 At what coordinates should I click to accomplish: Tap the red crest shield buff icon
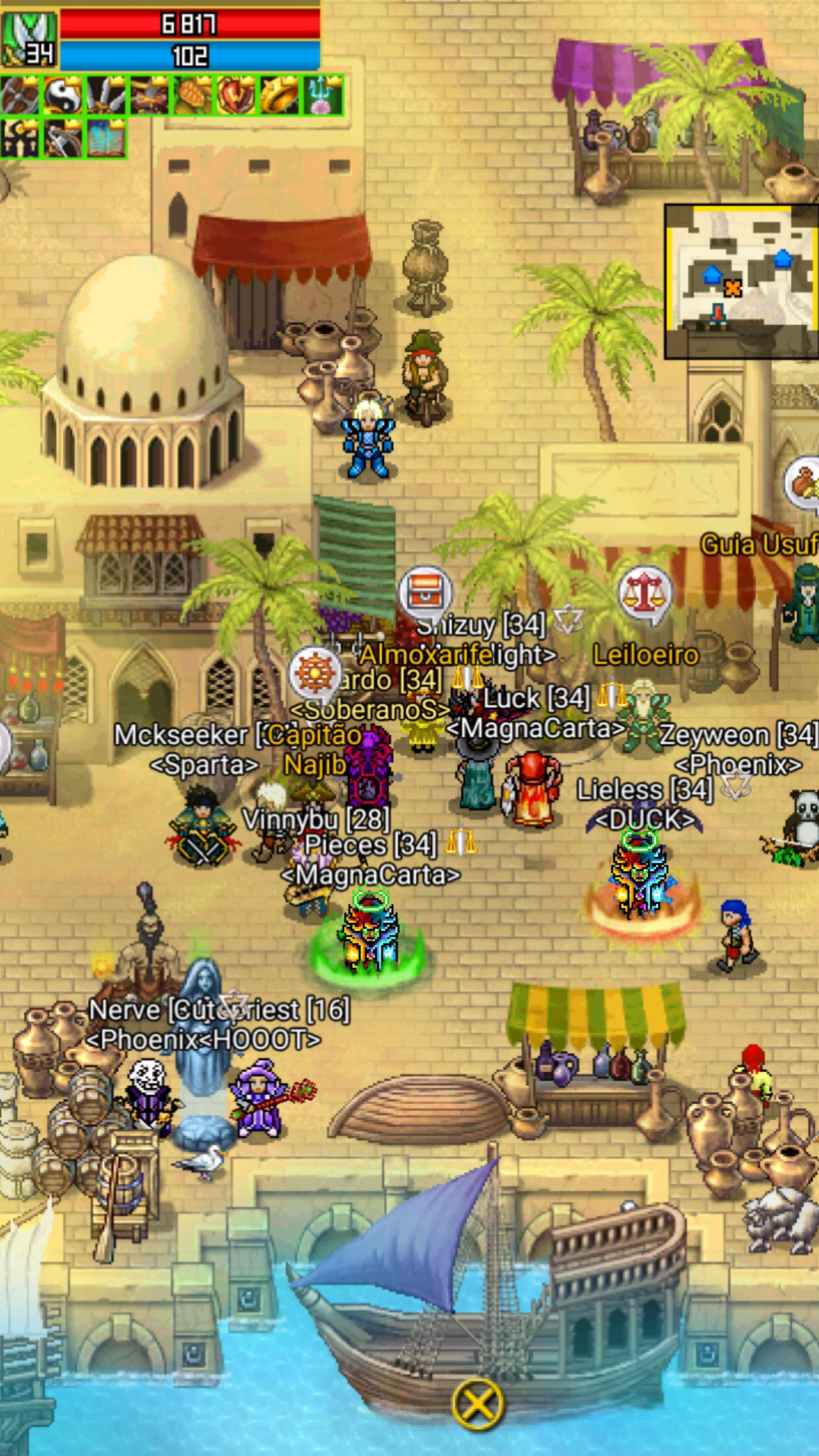tap(236, 96)
